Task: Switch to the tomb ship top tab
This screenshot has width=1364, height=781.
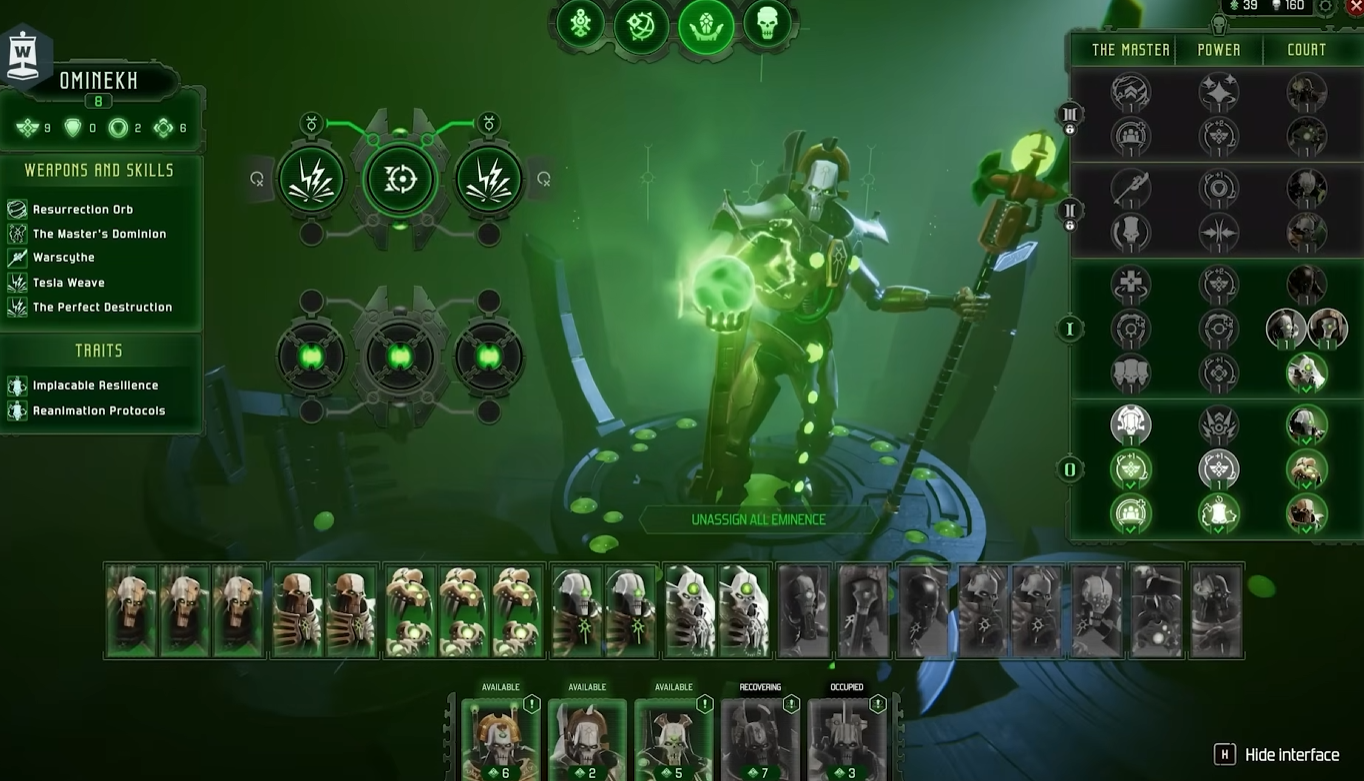Action: pyautogui.click(x=705, y=24)
